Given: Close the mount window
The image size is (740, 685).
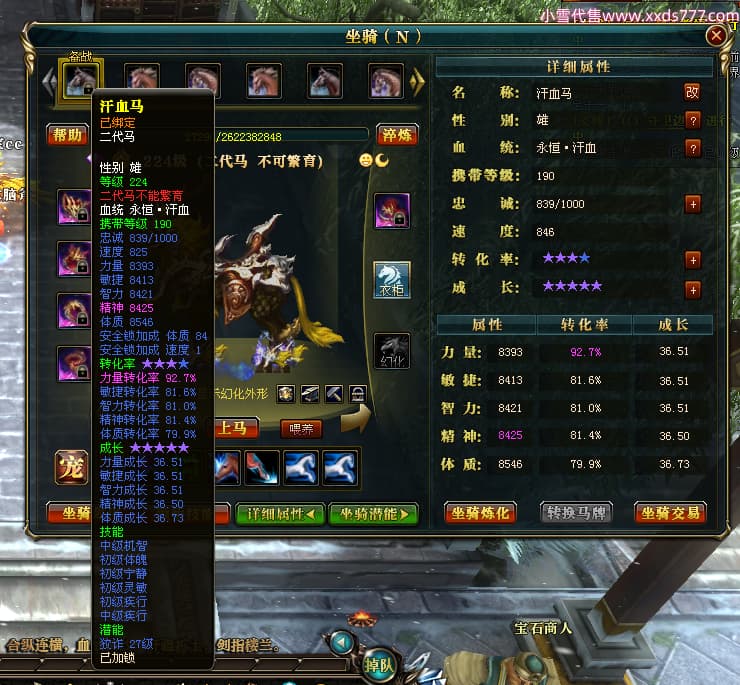Looking at the screenshot, I should coord(716,36).
